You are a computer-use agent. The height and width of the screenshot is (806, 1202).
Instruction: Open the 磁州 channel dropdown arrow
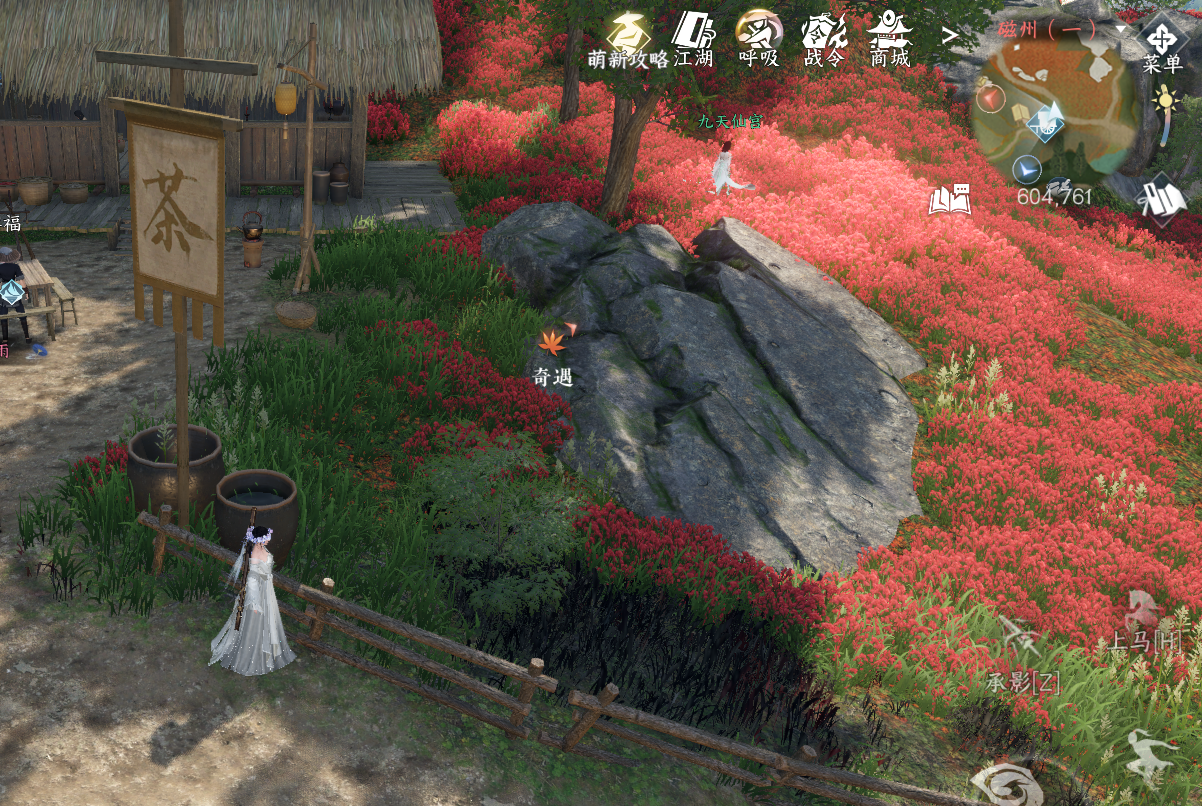pyautogui.click(x=1121, y=29)
